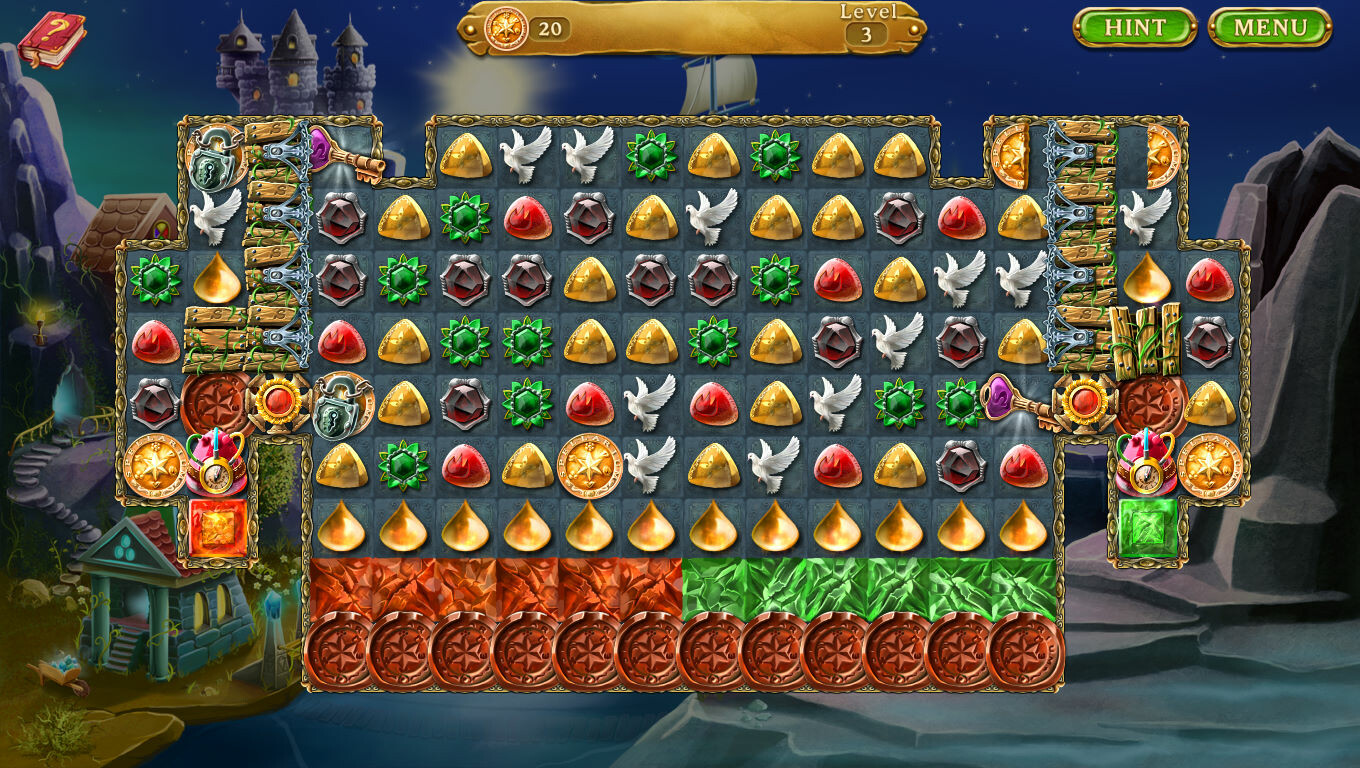
Task: Select a red flame teardrop gem
Action: (x=526, y=216)
